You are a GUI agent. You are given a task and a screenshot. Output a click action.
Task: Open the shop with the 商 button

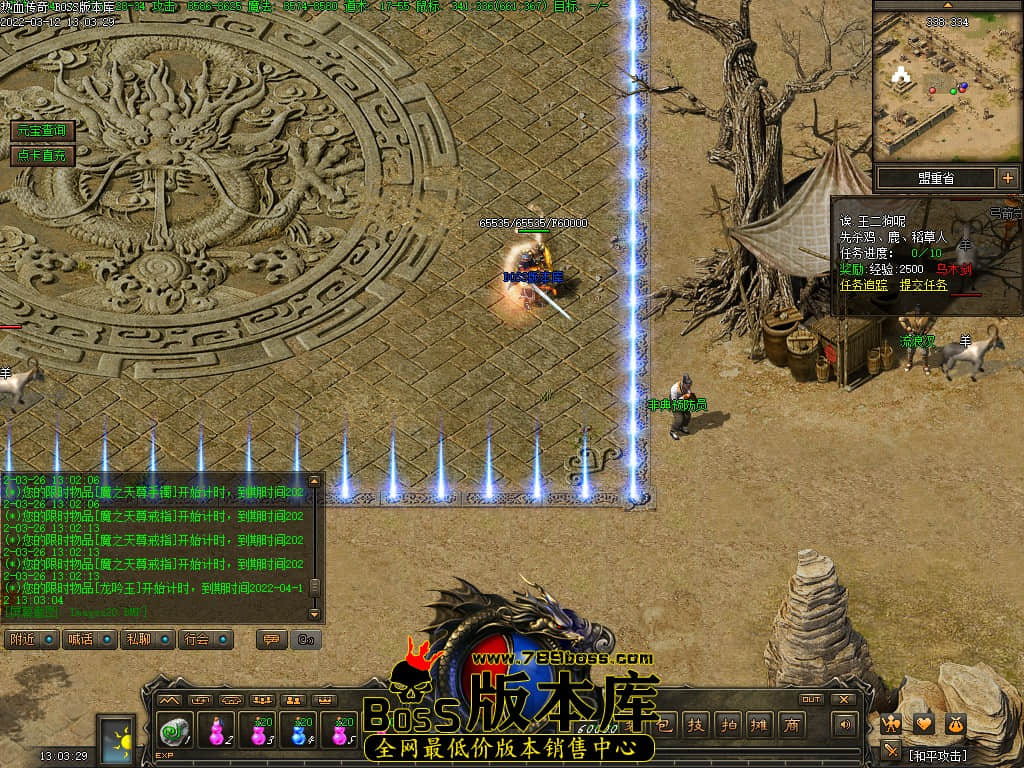click(791, 725)
